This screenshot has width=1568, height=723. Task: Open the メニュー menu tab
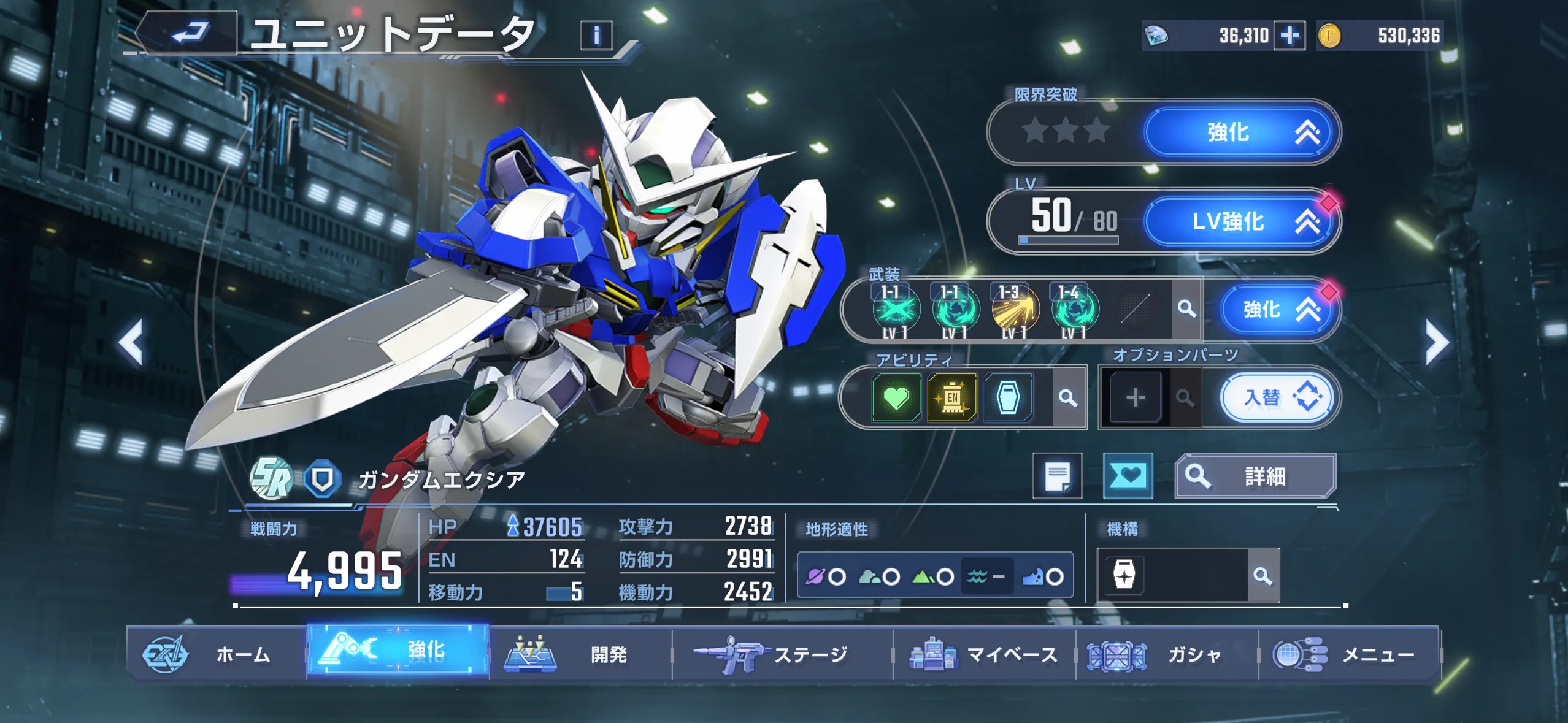(x=1348, y=654)
